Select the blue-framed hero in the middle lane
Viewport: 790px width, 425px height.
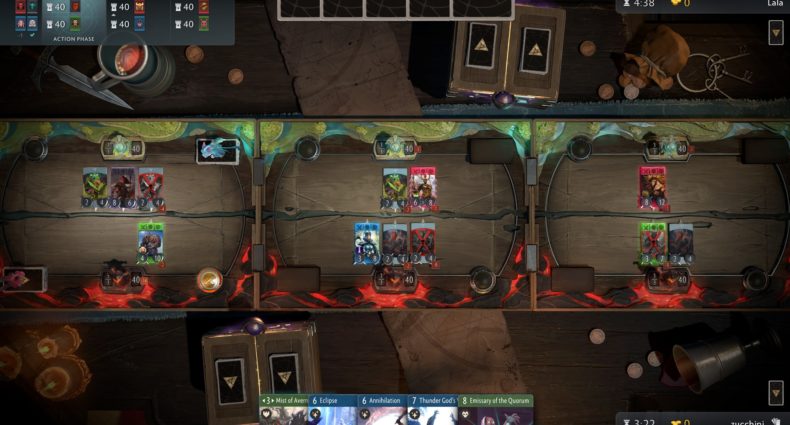366,243
